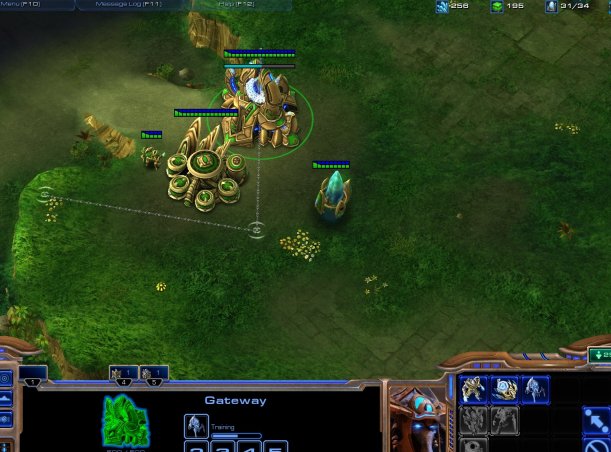The height and width of the screenshot is (452, 611).
Task: Select control group 5 tab
Action: (x=153, y=375)
